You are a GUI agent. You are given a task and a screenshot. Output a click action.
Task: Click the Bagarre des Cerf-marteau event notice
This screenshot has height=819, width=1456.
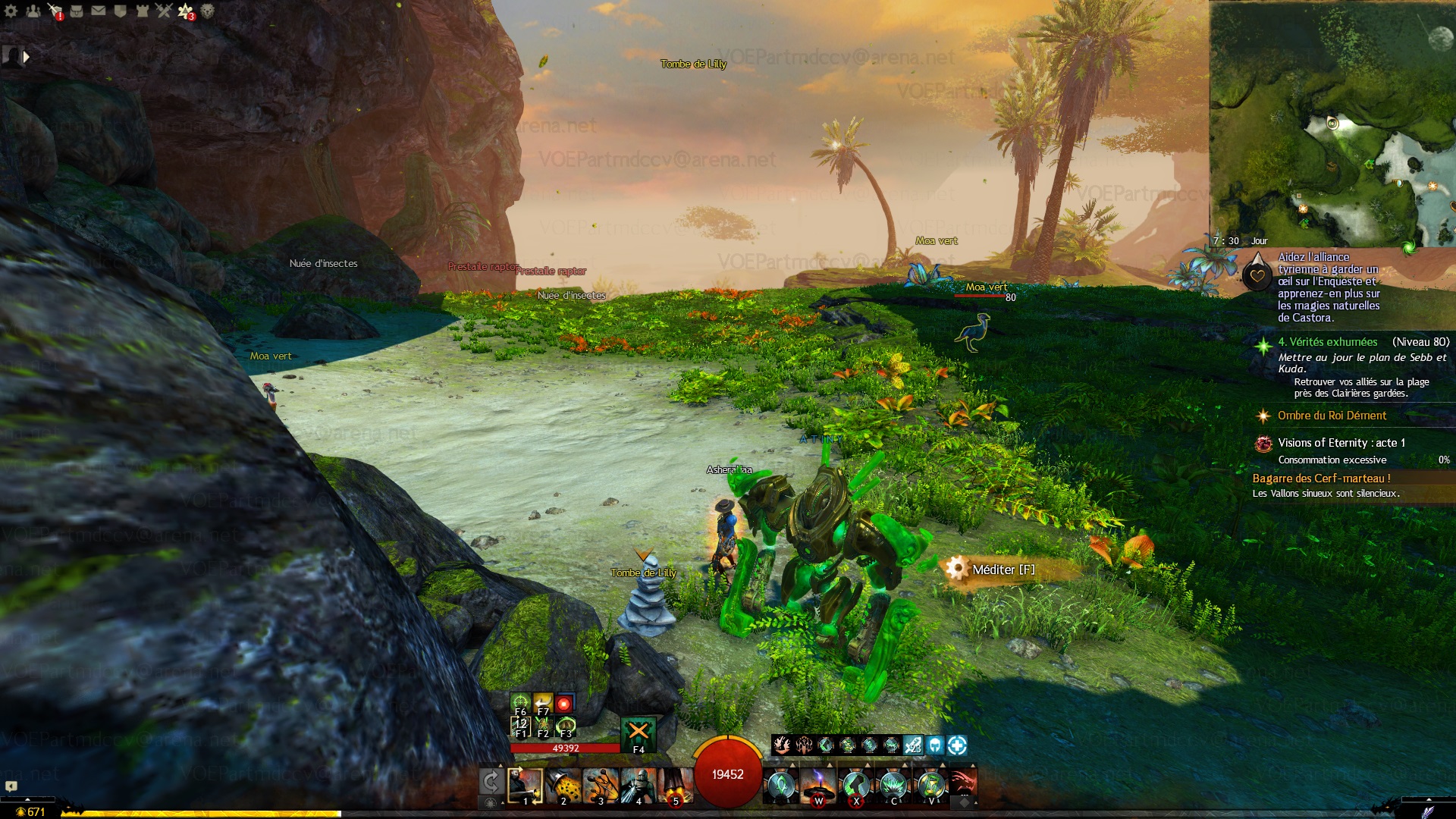1321,479
